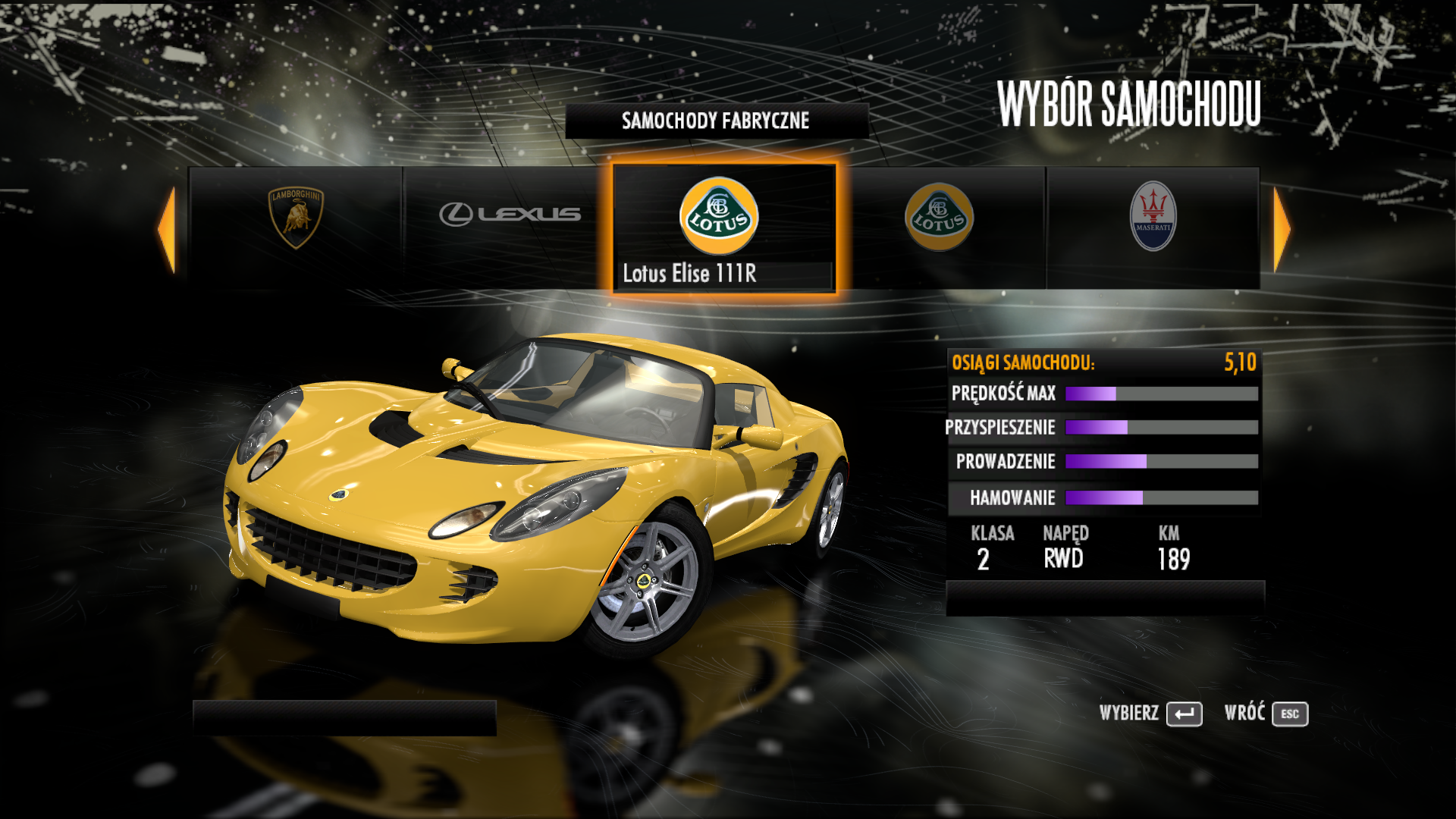Click the left orange carousel arrow

[167, 229]
